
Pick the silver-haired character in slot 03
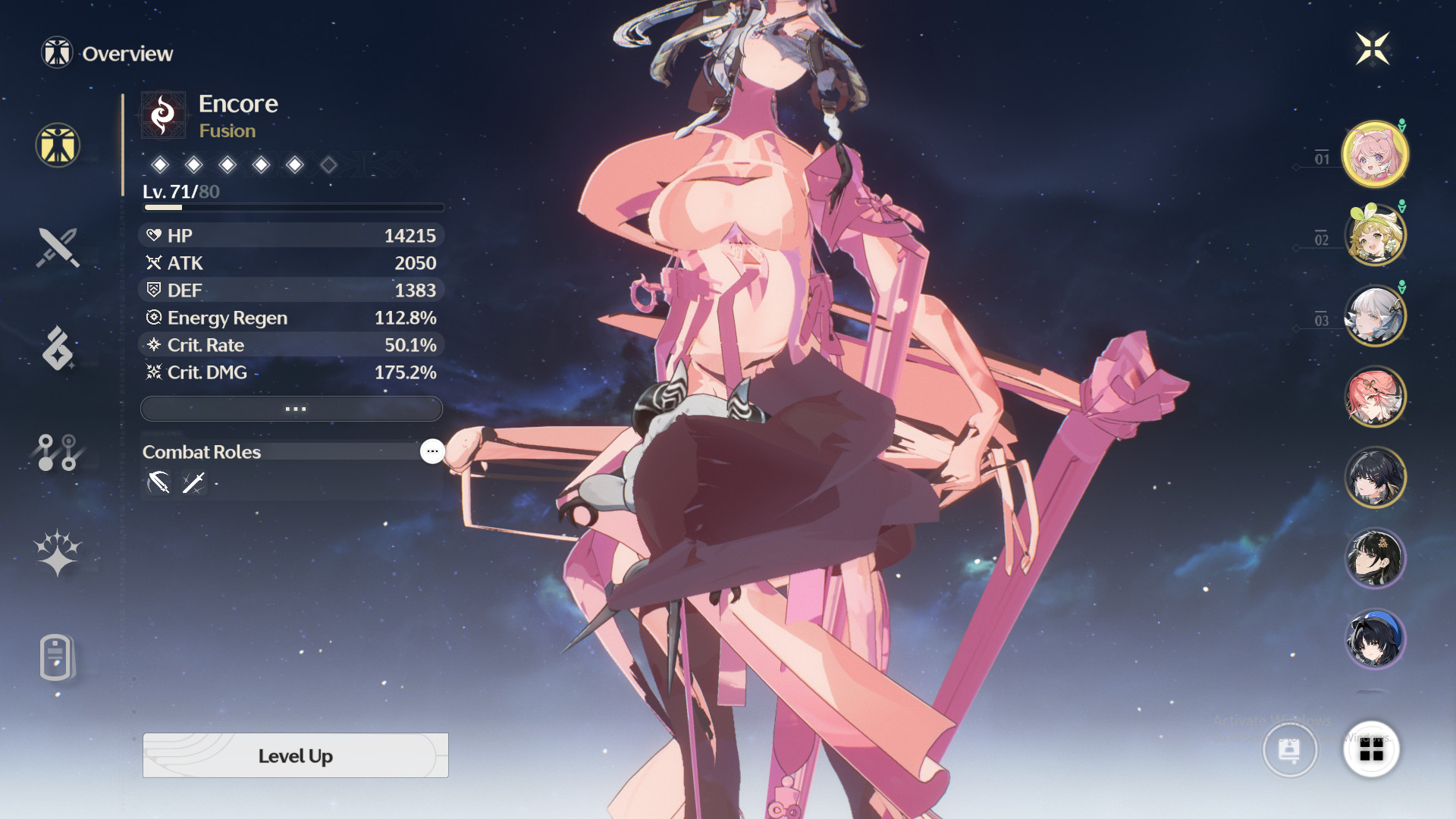click(x=1375, y=315)
